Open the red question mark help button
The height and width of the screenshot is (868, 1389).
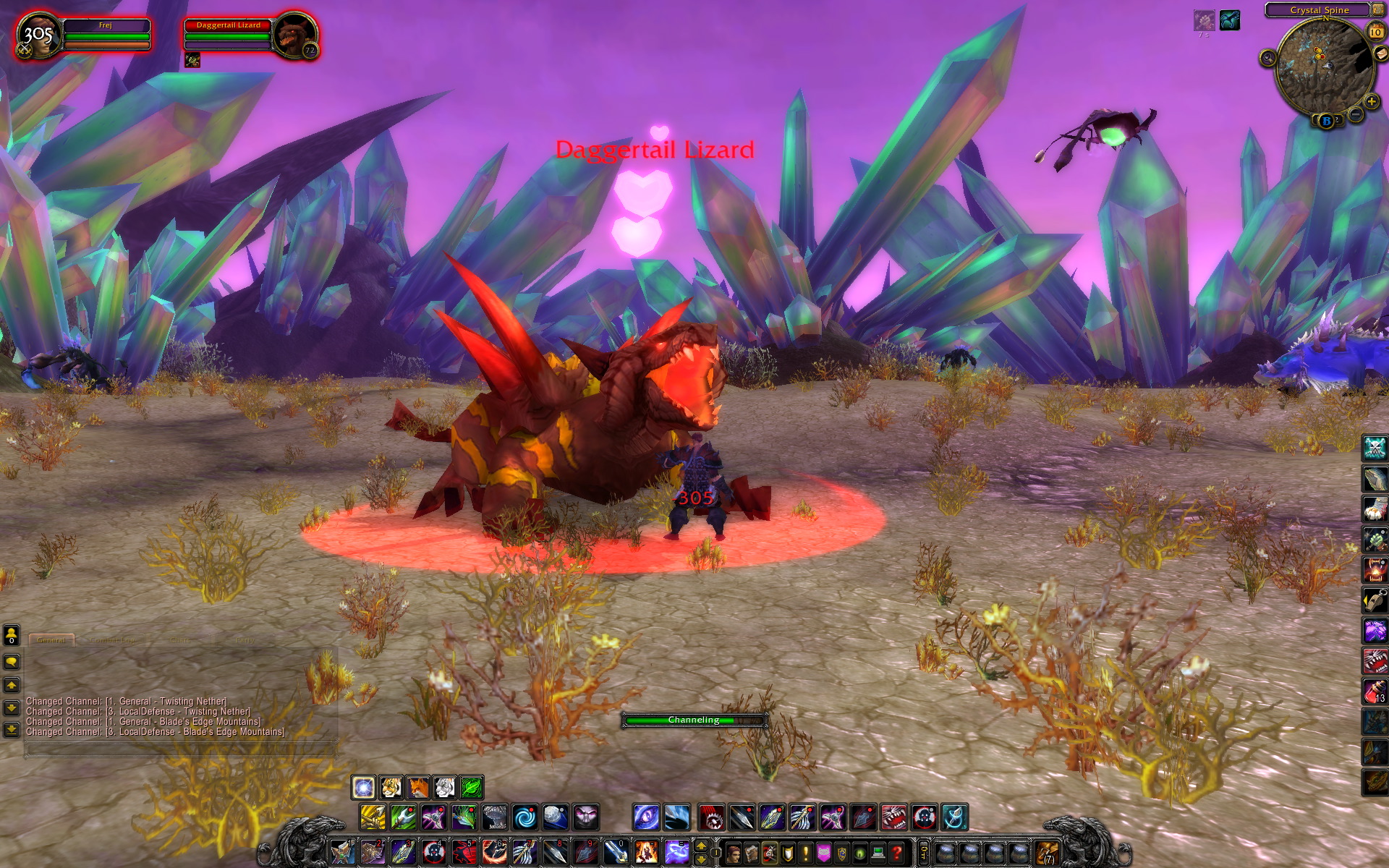coord(896,853)
